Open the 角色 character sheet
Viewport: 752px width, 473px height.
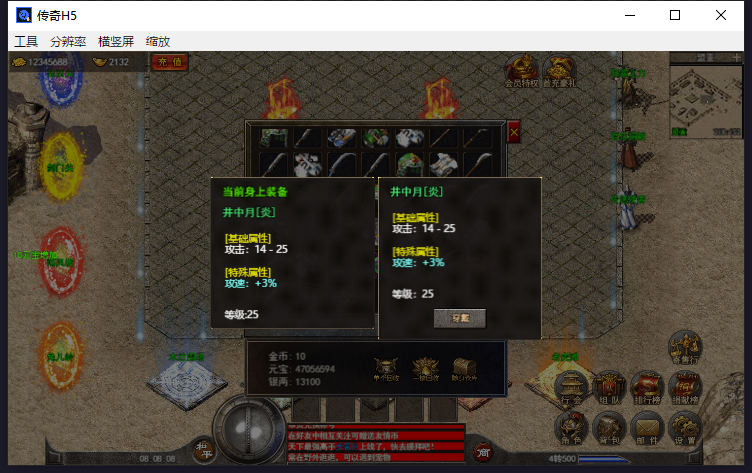[x=572, y=428]
